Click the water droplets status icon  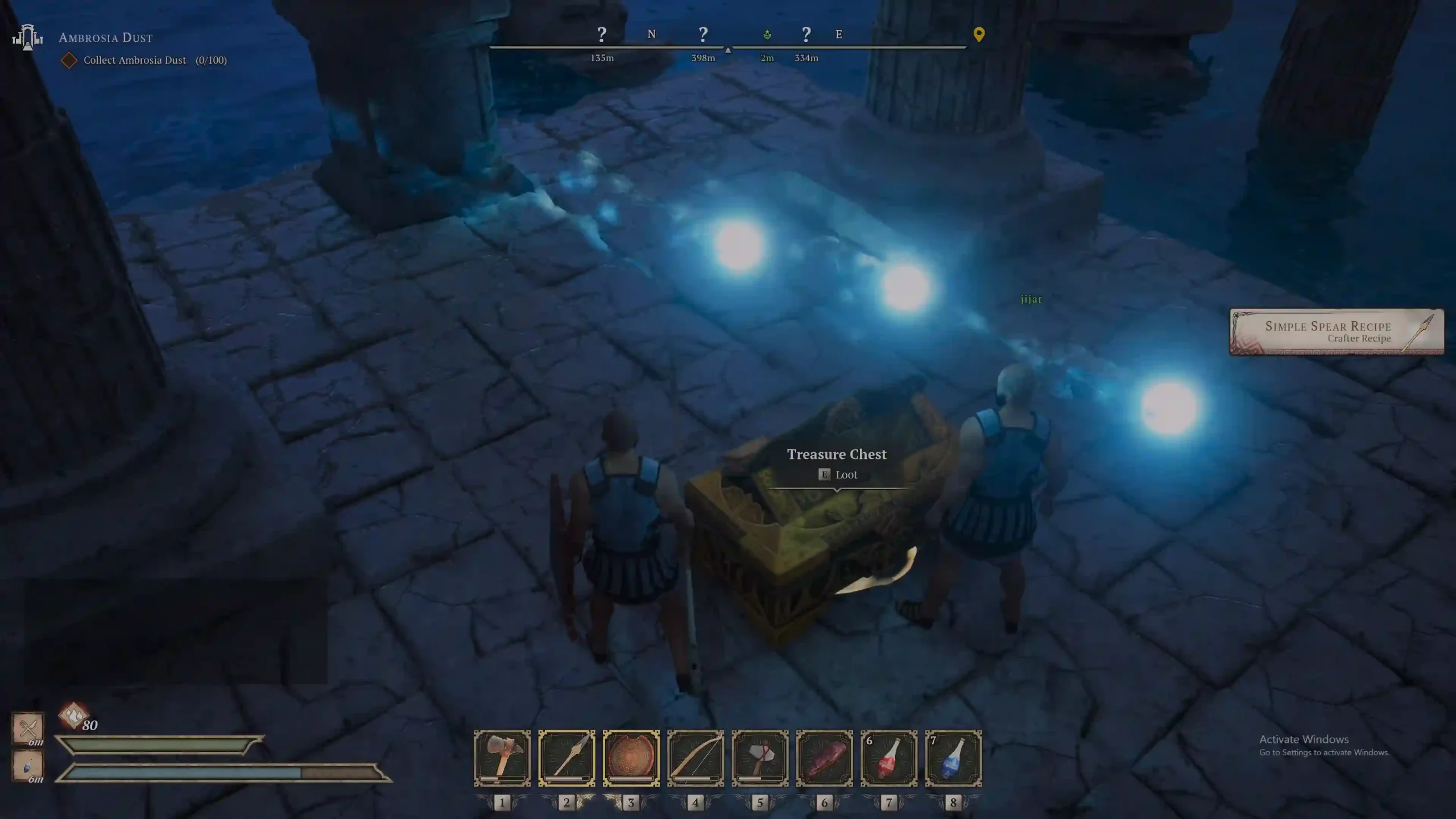73,715
